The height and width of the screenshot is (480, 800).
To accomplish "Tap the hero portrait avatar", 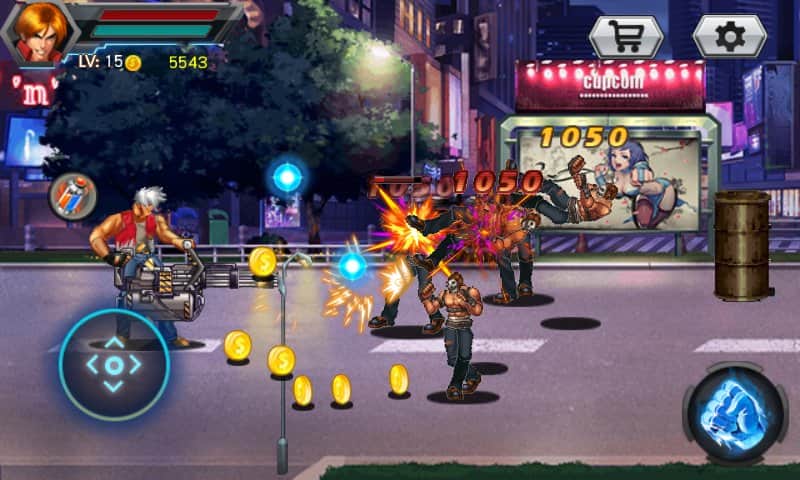I will pyautogui.click(x=39, y=32).
